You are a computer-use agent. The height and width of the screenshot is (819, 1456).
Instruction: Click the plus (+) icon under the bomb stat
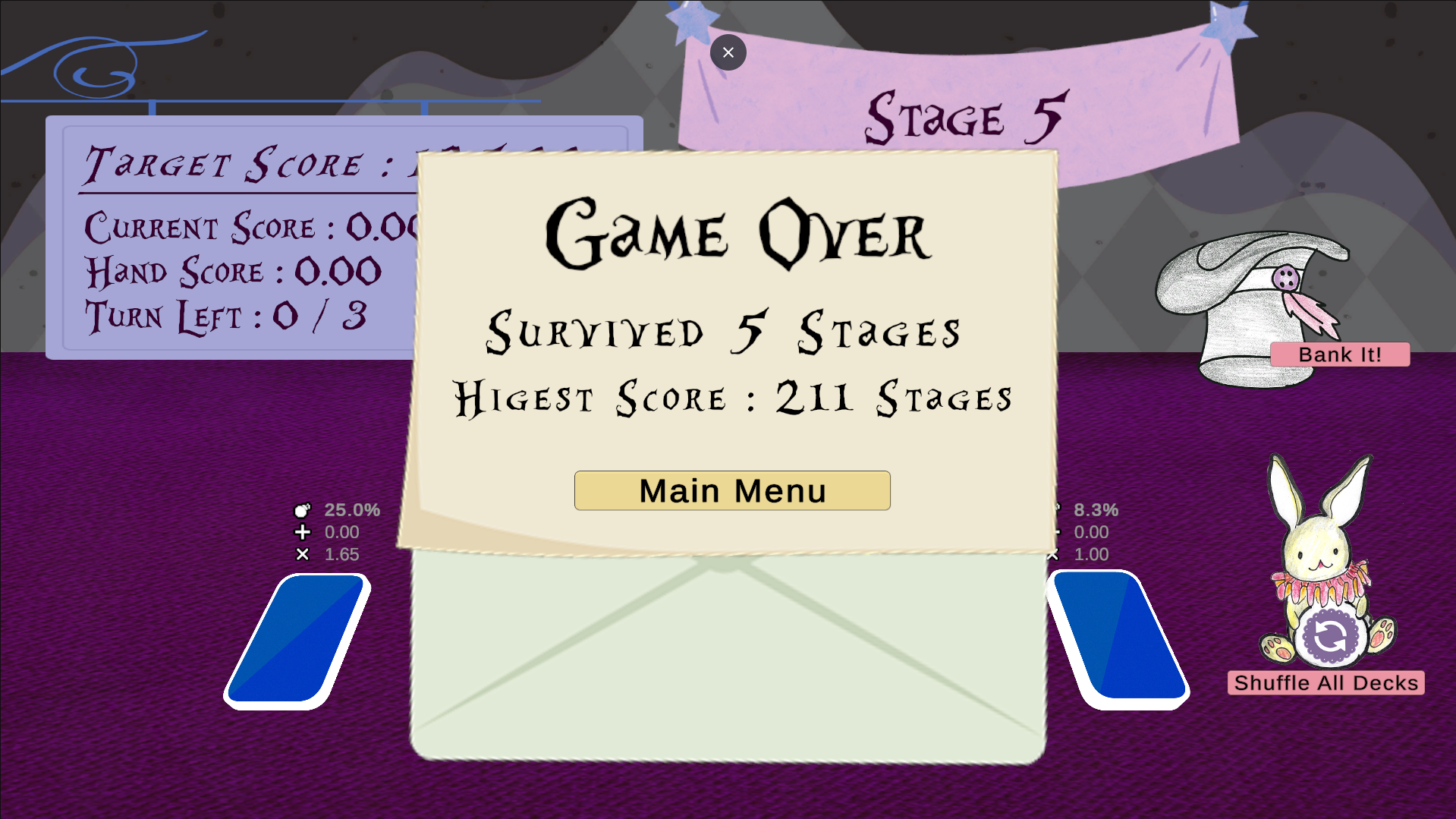303,532
